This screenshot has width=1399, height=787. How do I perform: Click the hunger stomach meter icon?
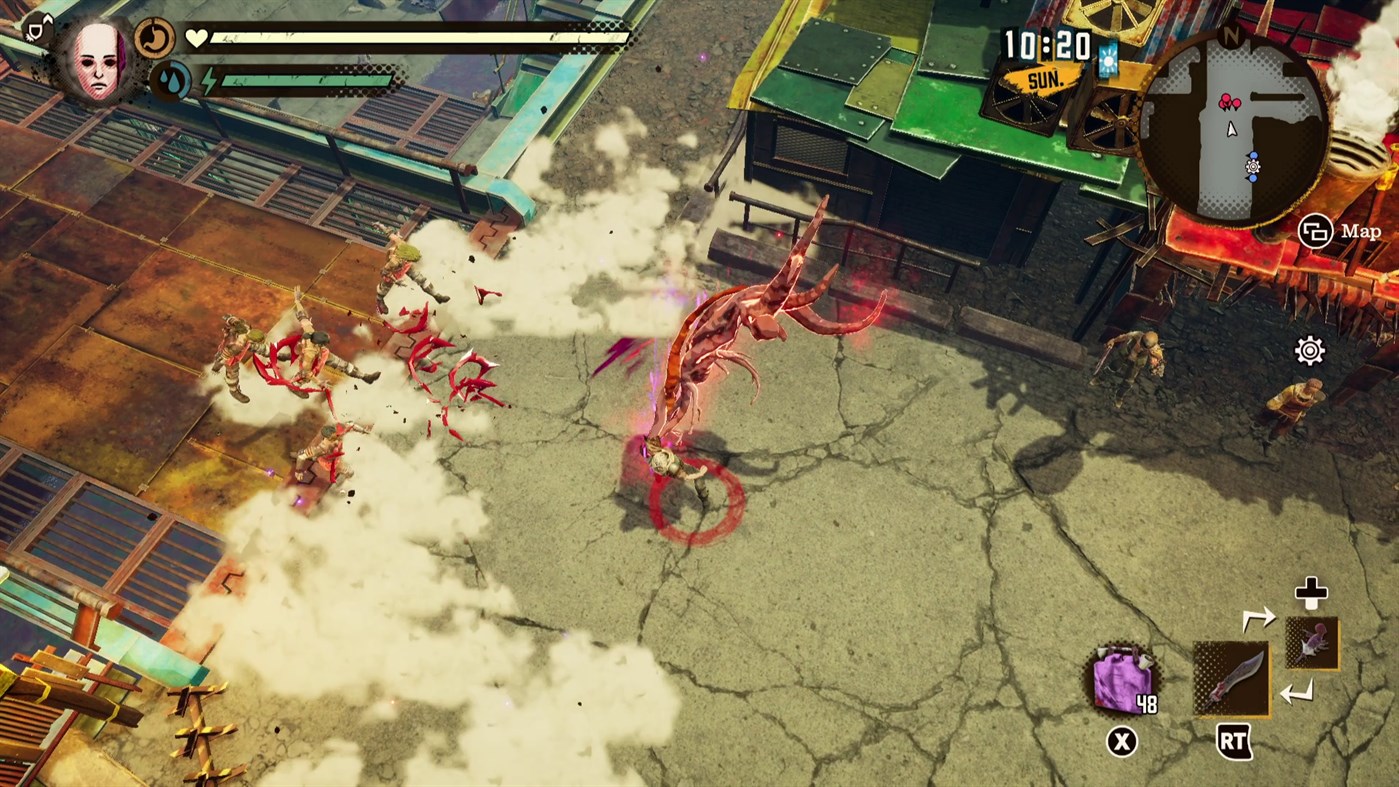point(155,38)
